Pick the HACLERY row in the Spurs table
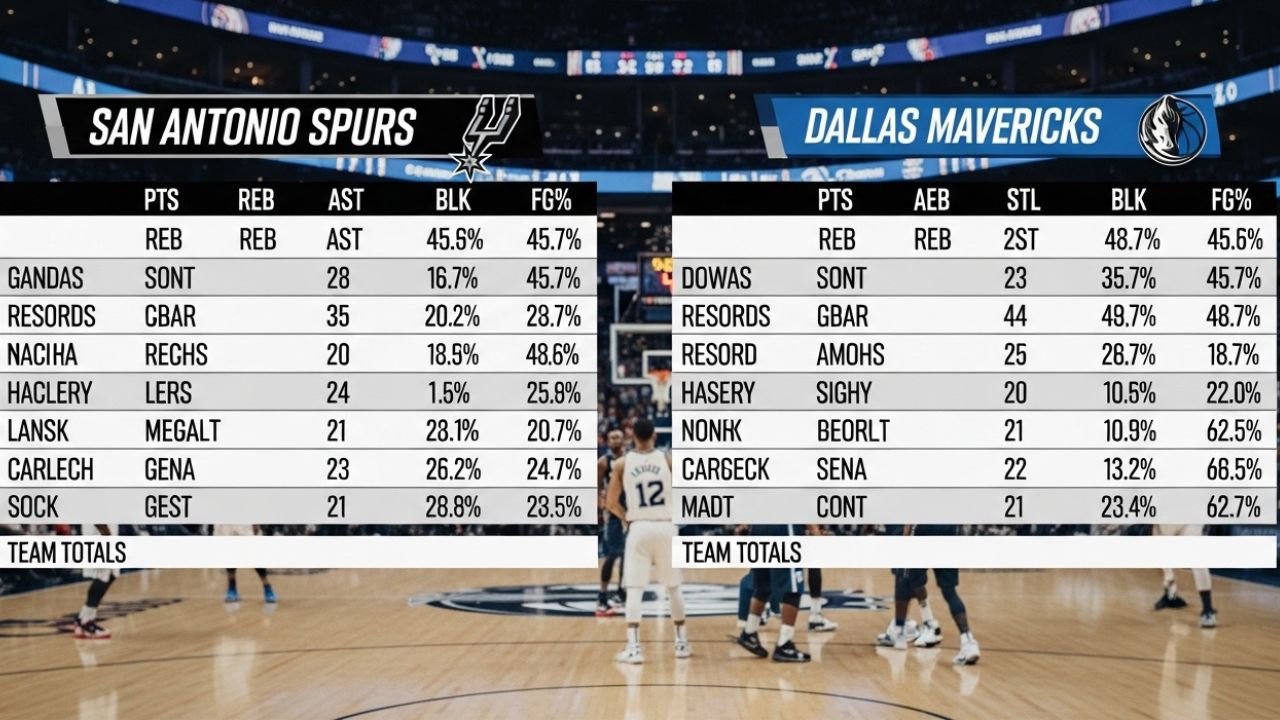 pyautogui.click(x=298, y=392)
